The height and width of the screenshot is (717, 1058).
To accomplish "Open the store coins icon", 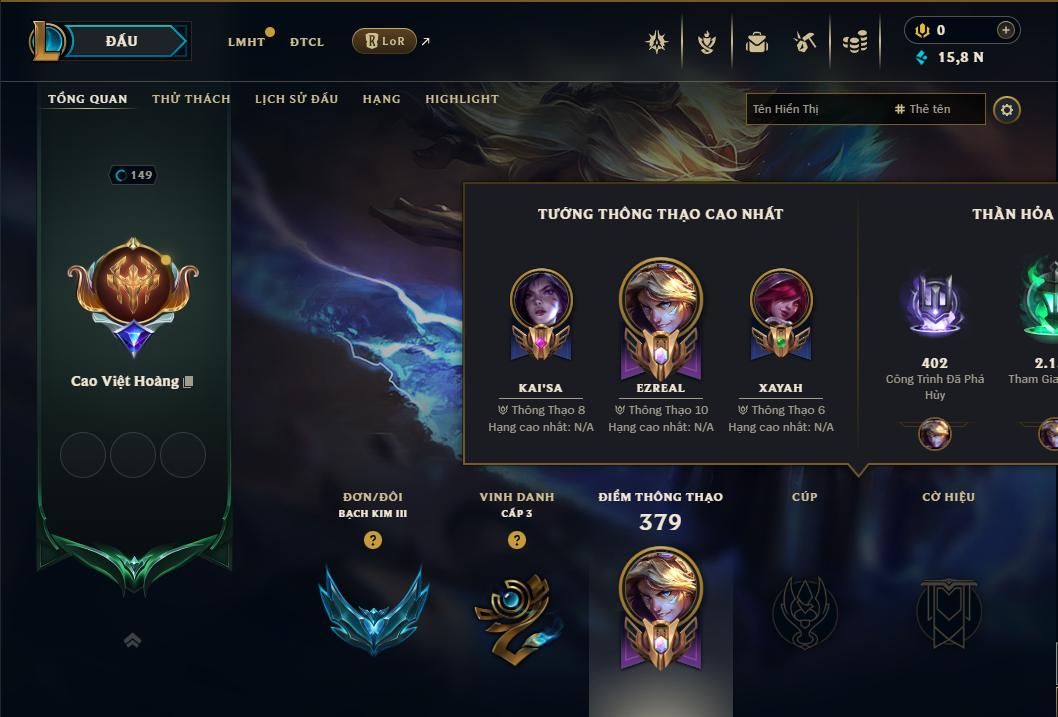I will (854, 42).
